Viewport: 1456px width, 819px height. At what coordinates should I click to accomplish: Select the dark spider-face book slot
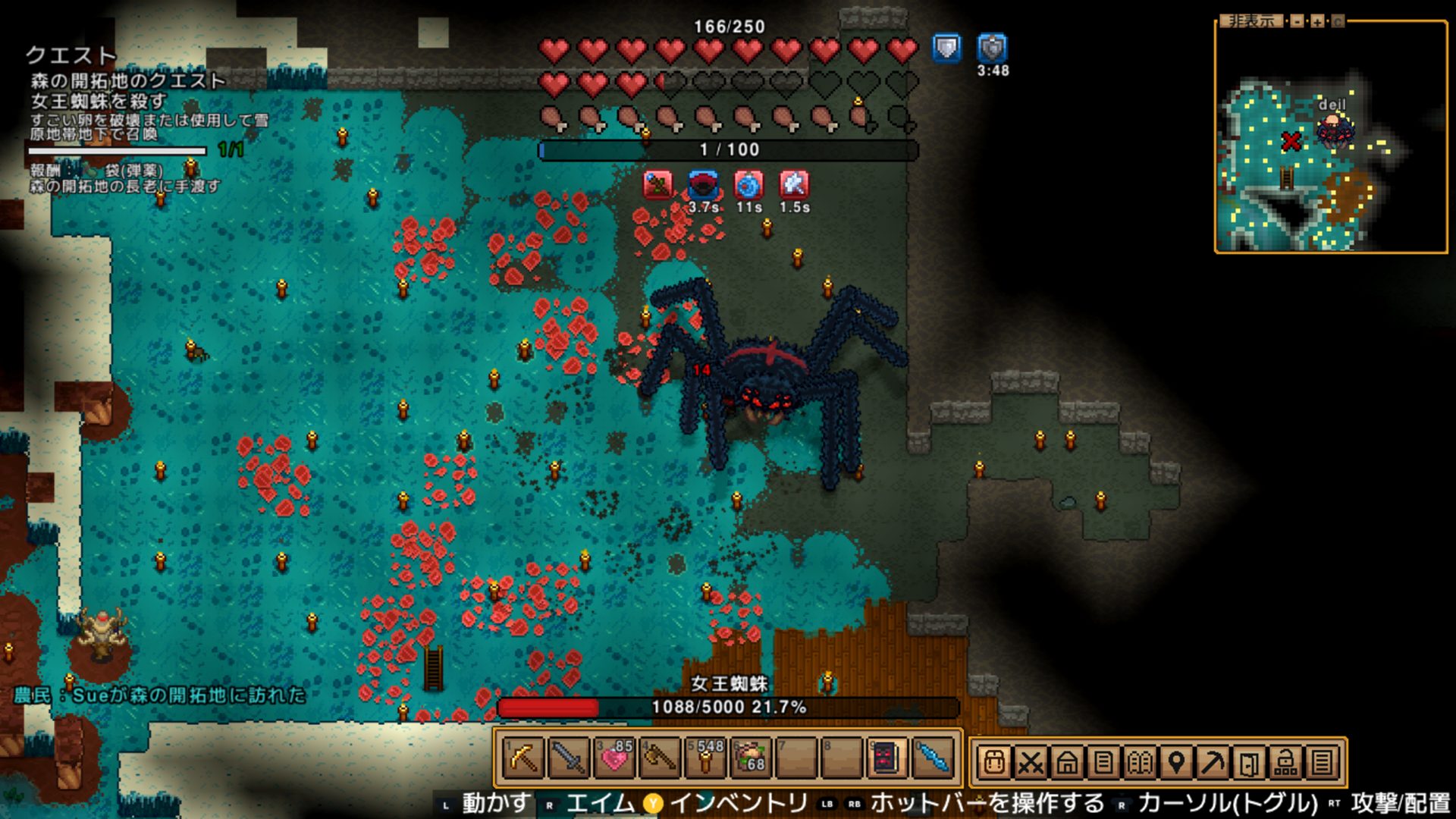tap(886, 759)
